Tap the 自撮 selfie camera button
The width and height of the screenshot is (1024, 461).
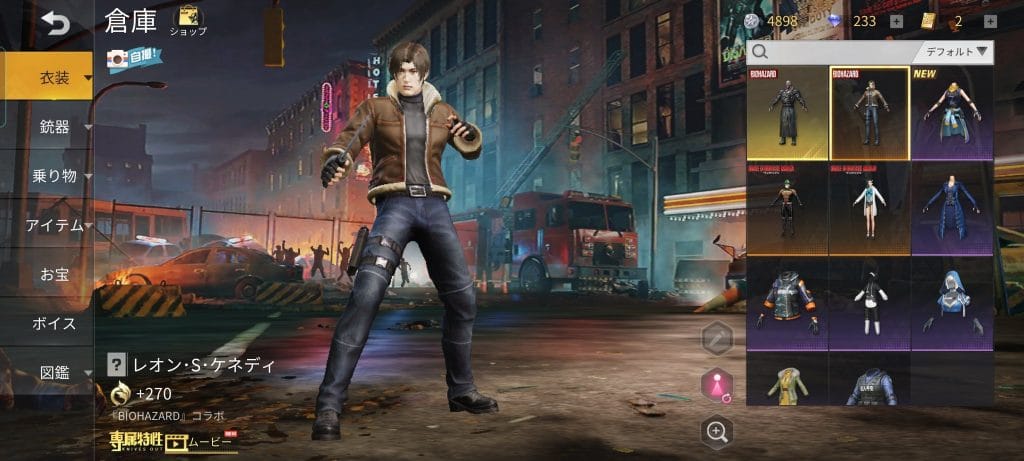click(x=131, y=60)
